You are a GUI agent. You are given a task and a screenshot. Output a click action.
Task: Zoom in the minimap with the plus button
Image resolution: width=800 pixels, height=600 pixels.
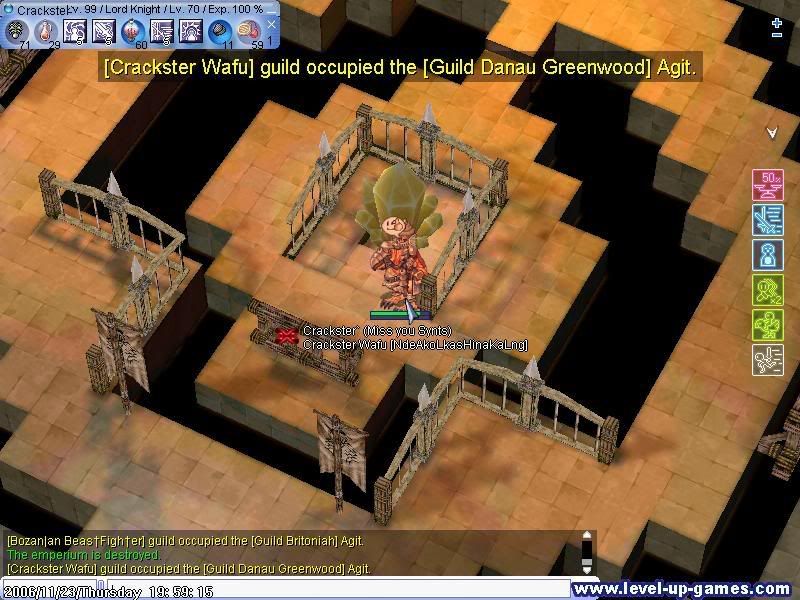click(x=777, y=22)
